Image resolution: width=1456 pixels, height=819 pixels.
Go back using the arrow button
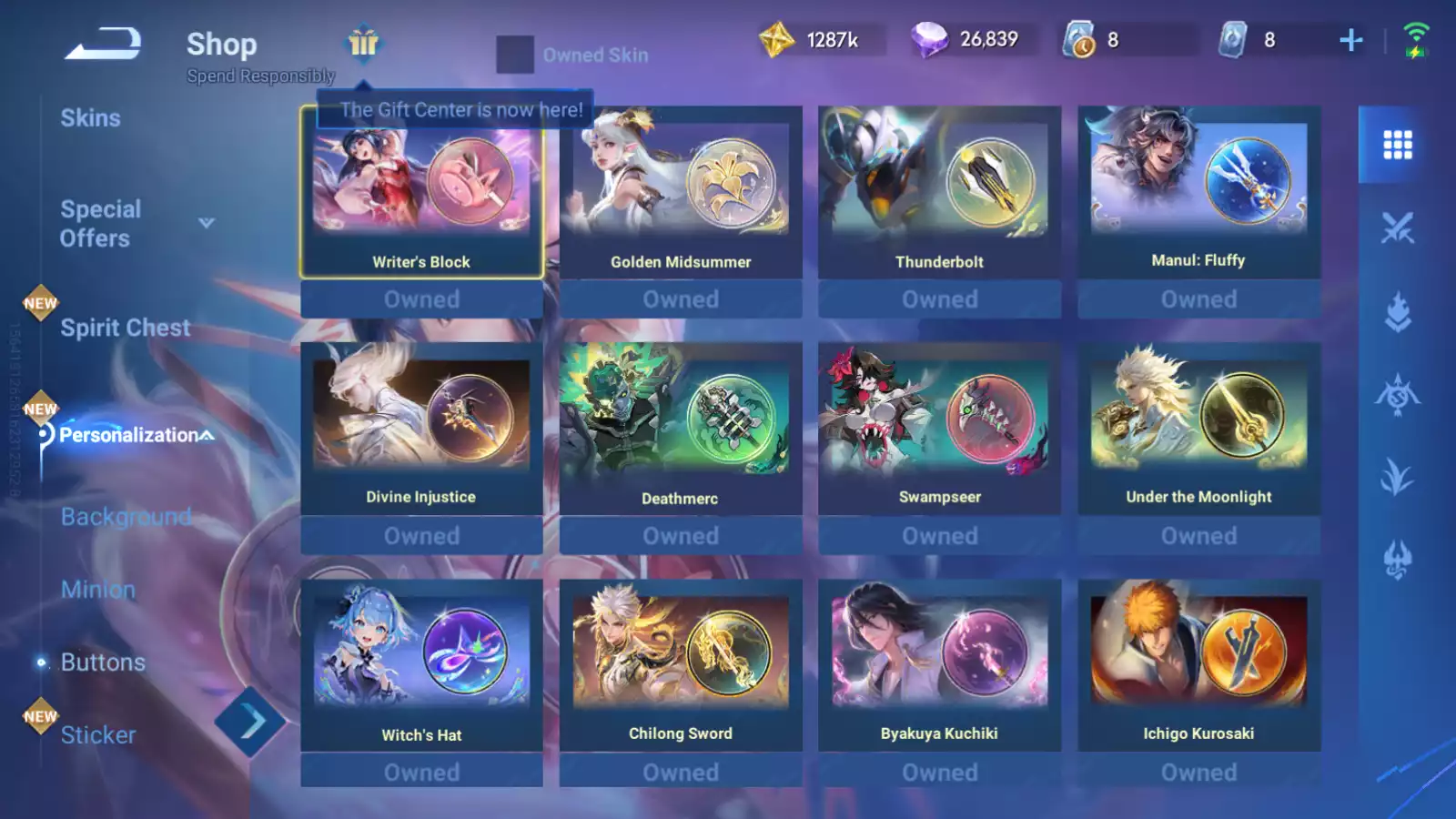click(x=103, y=44)
